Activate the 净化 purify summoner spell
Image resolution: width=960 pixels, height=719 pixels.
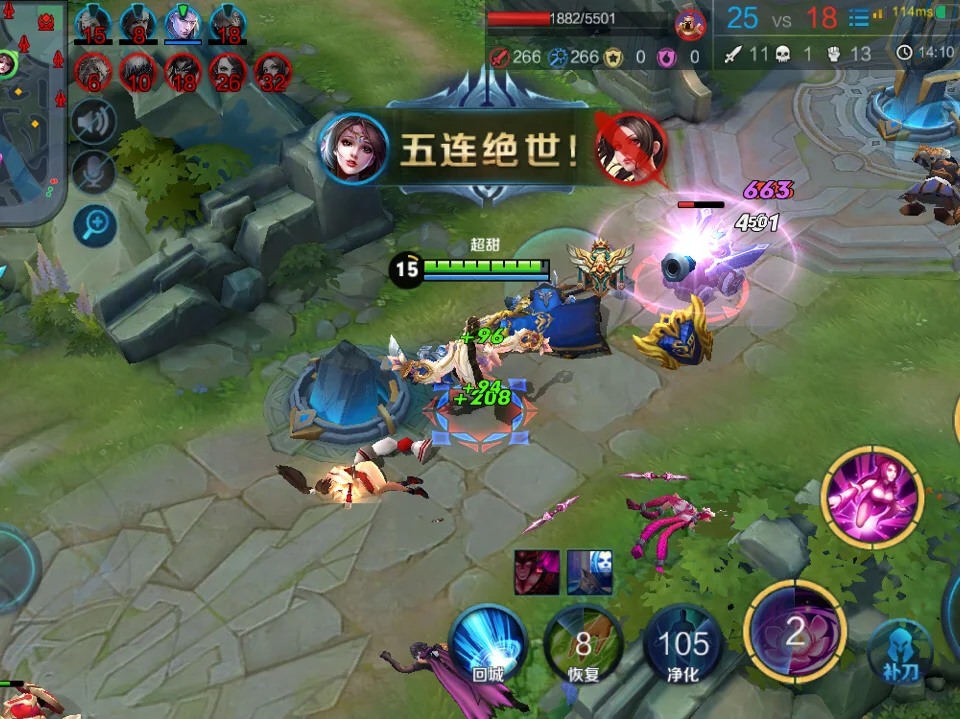pyautogui.click(x=684, y=643)
